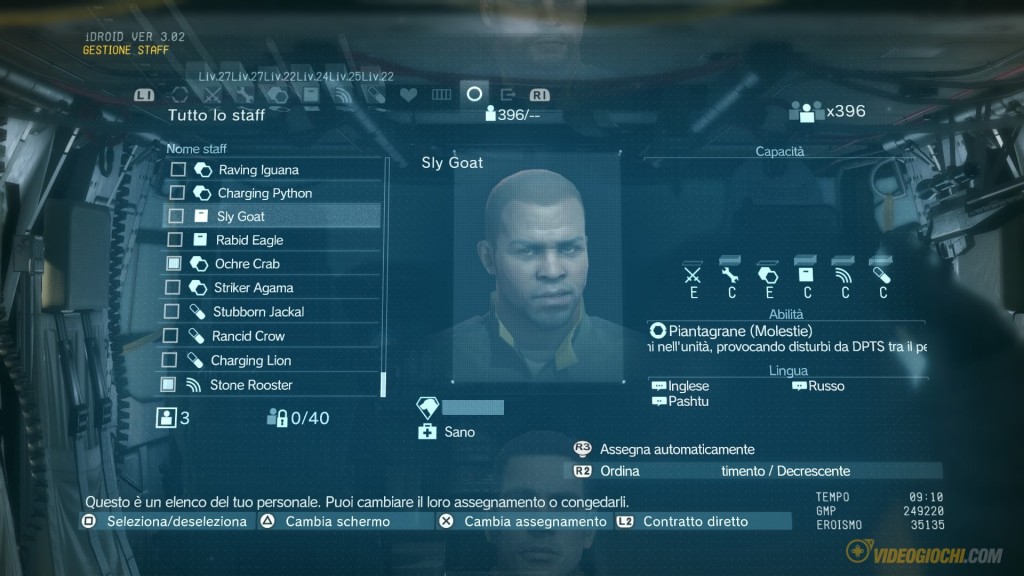Check the box next to Charging Lion
Image resolution: width=1024 pixels, height=576 pixels.
(x=169, y=360)
